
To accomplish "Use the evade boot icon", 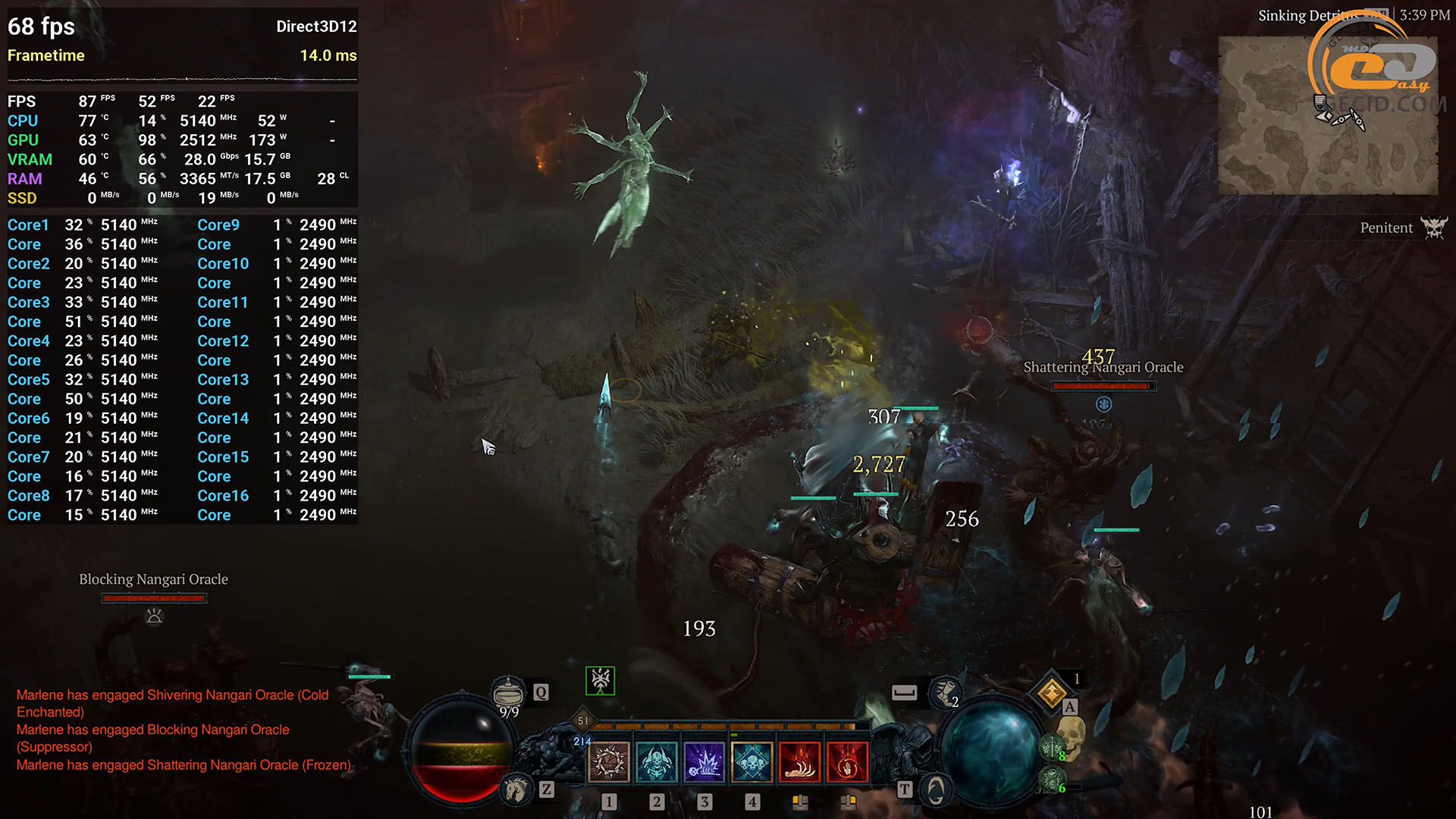I will (944, 692).
